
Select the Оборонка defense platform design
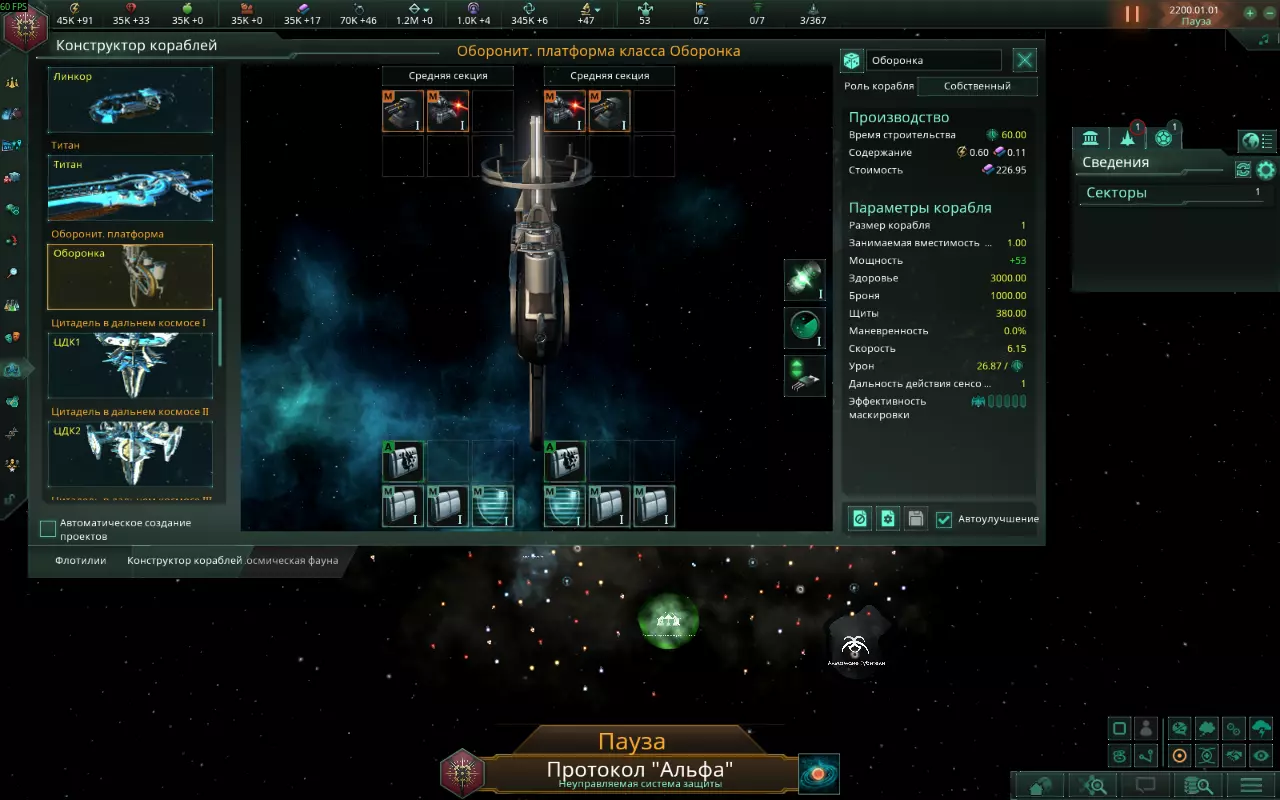tap(130, 277)
